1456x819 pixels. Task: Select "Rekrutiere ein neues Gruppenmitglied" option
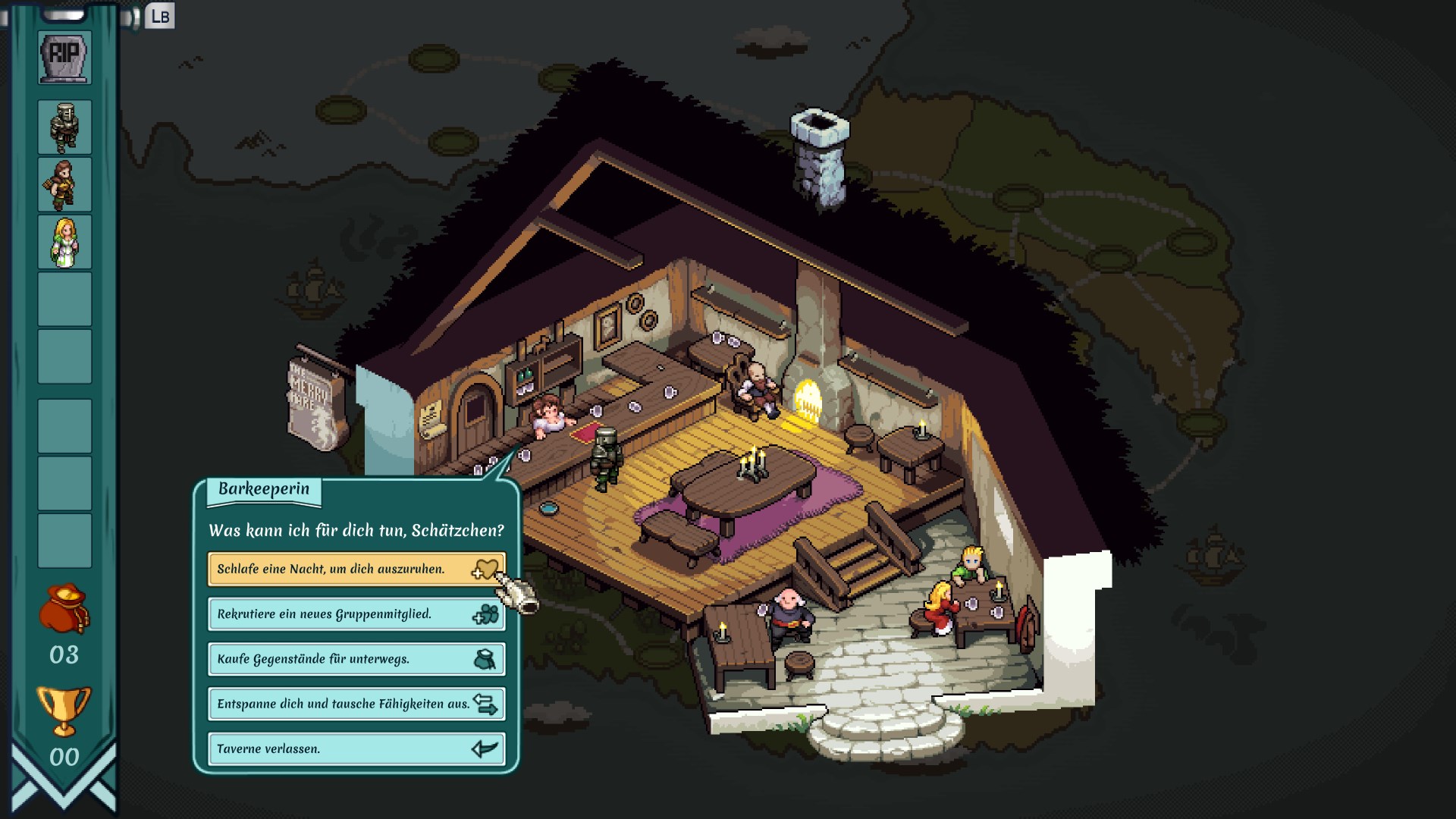coord(356,614)
